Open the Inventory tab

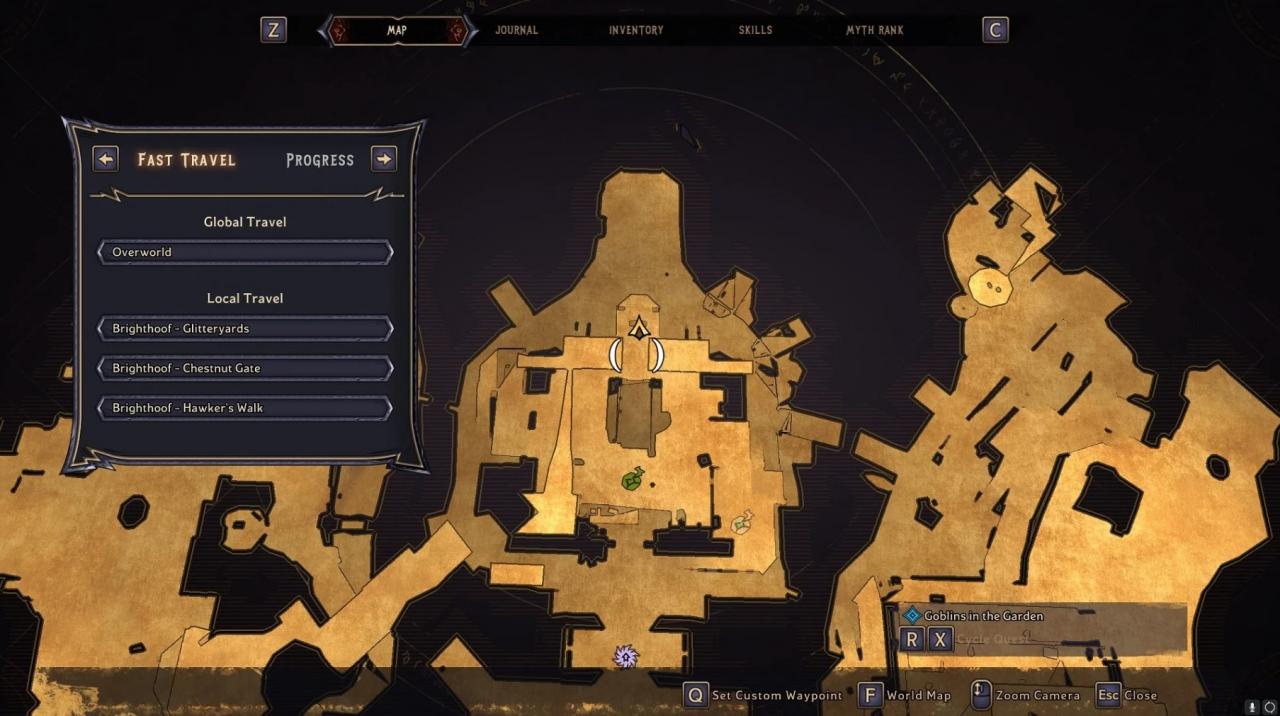coord(636,30)
